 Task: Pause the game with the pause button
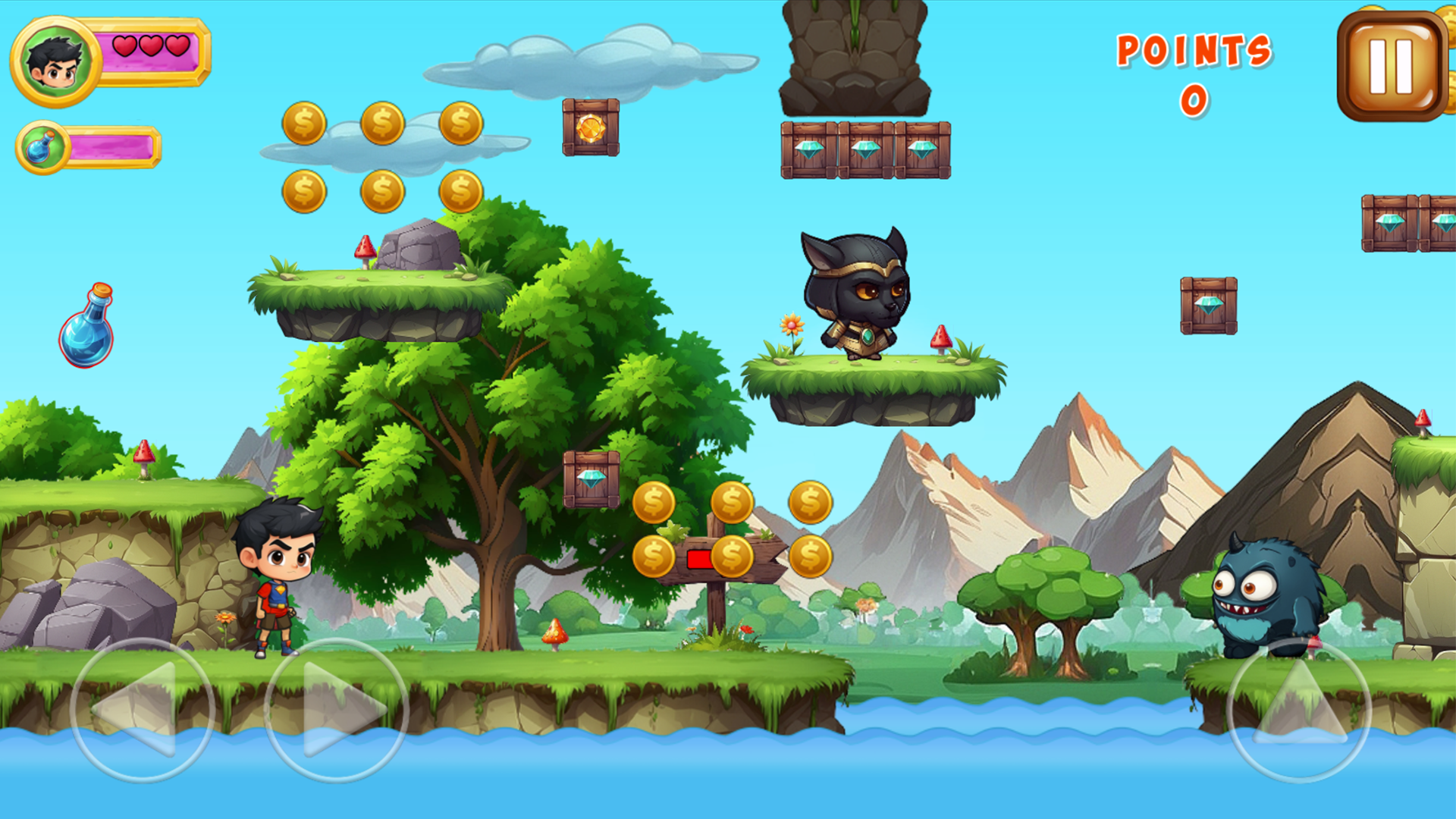click(1392, 67)
